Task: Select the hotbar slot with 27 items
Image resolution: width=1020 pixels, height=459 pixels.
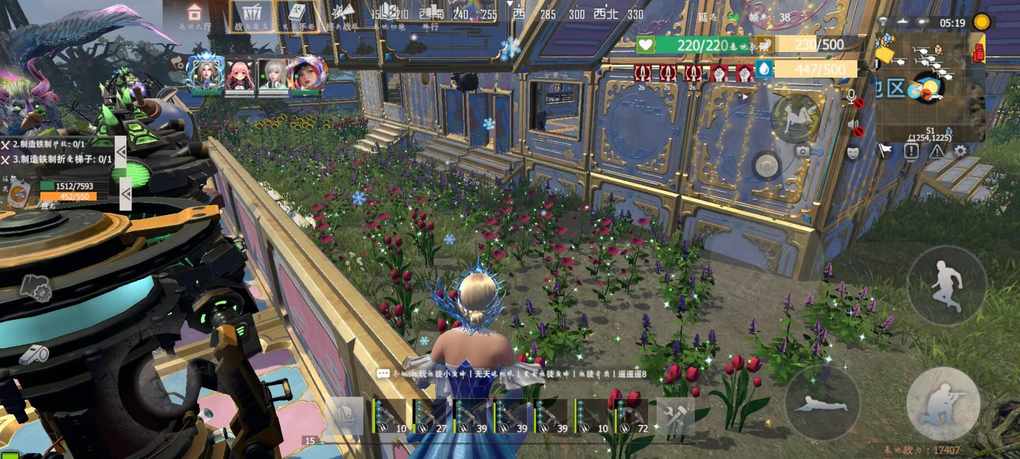Action: (x=430, y=417)
